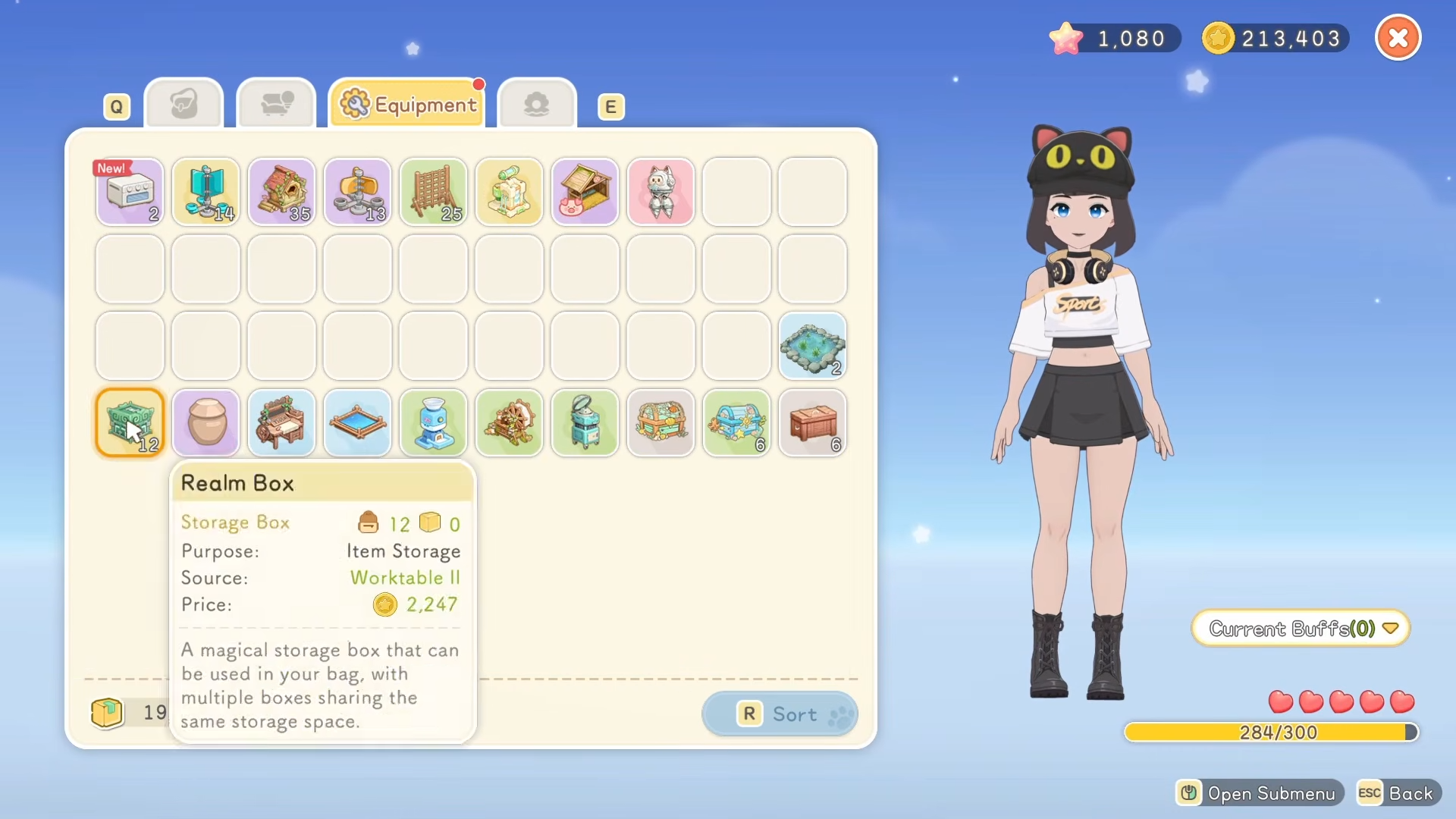Switch to the Equipment tab
This screenshot has height=819, width=1456.
408,105
